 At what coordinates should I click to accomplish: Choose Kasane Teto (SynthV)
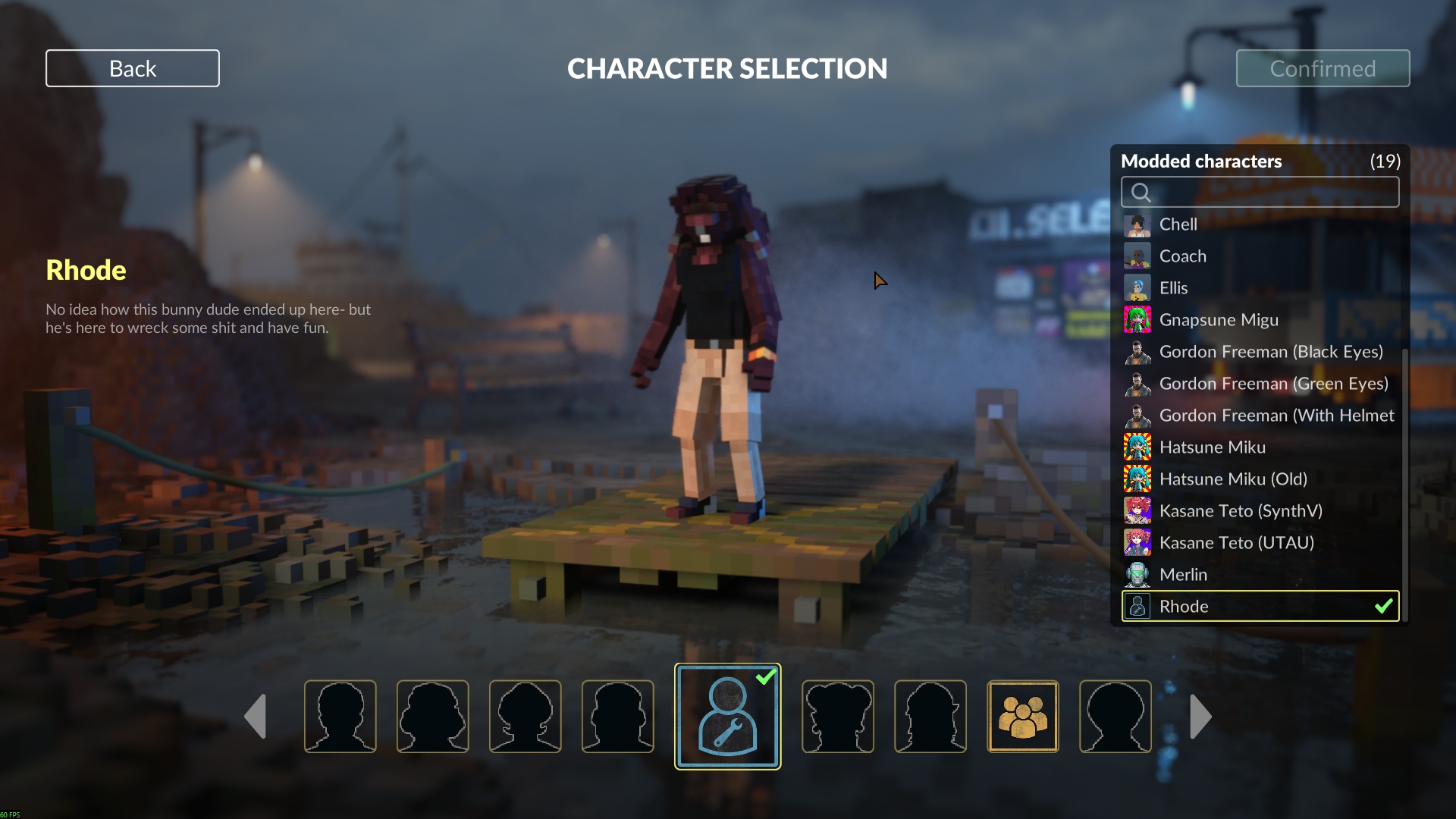[1240, 511]
